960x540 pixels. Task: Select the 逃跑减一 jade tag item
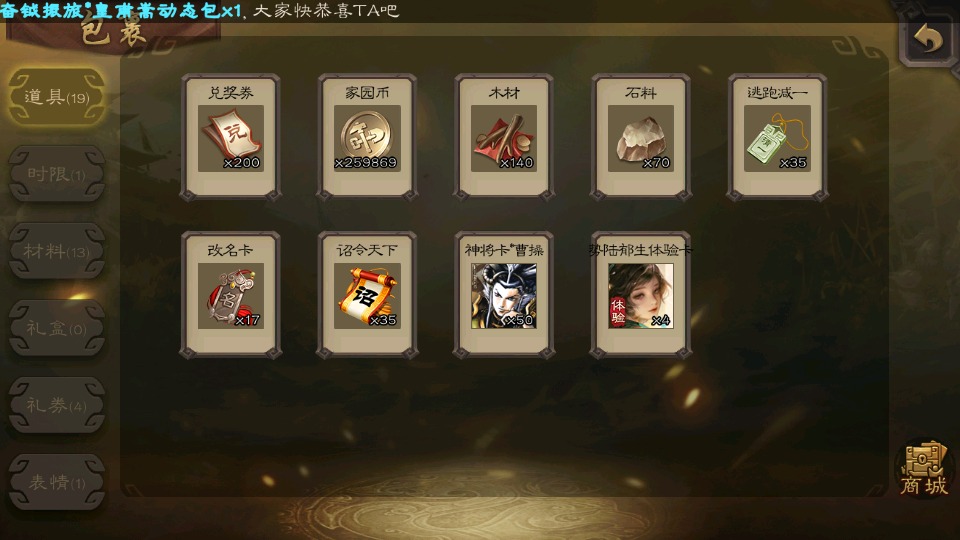coord(777,137)
